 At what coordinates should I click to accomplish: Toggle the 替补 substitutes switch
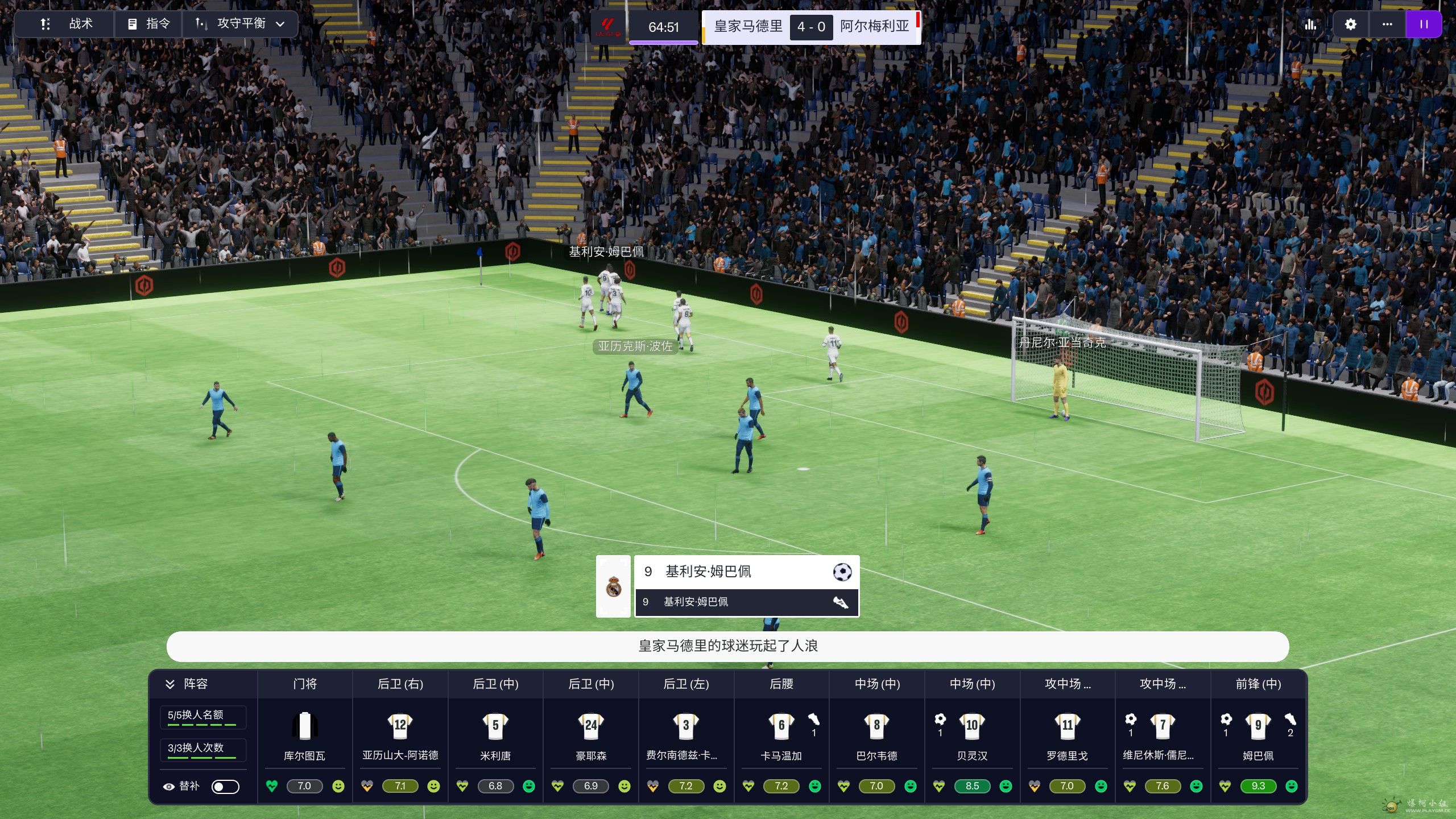click(225, 787)
